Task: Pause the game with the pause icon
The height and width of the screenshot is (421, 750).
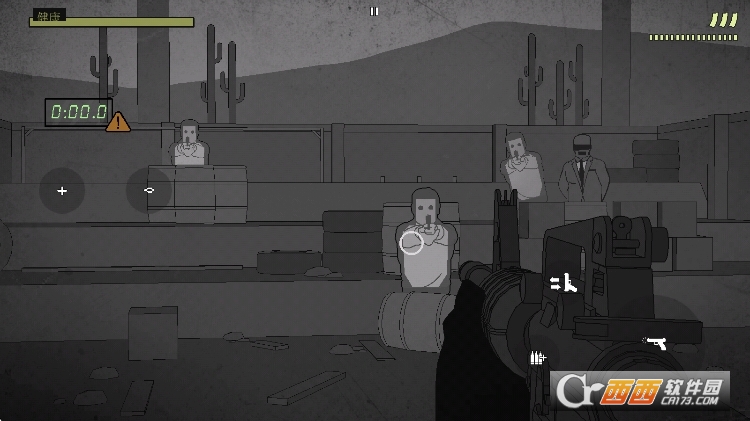Action: (x=374, y=12)
